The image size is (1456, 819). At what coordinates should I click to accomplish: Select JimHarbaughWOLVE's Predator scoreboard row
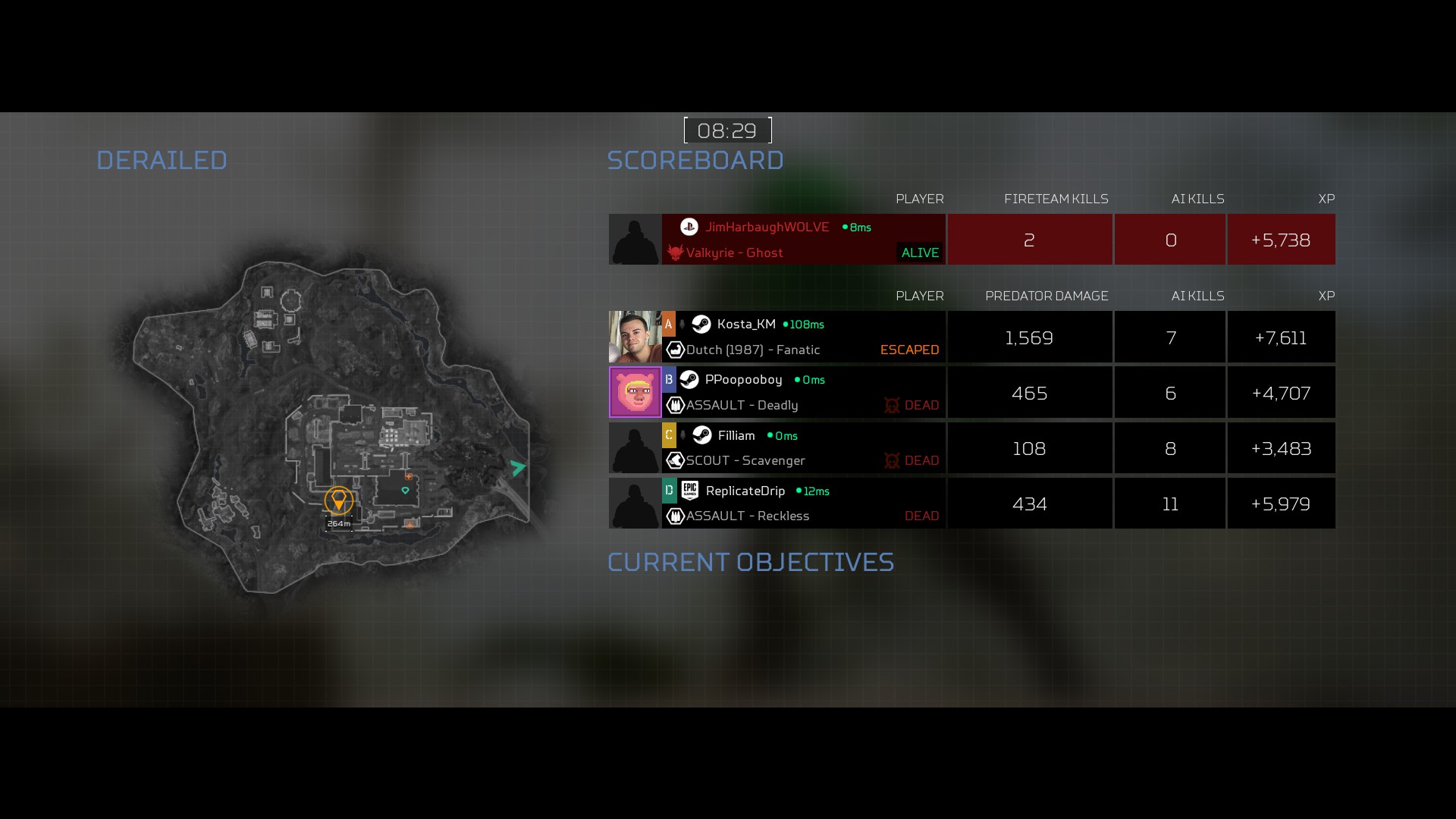coord(804,240)
